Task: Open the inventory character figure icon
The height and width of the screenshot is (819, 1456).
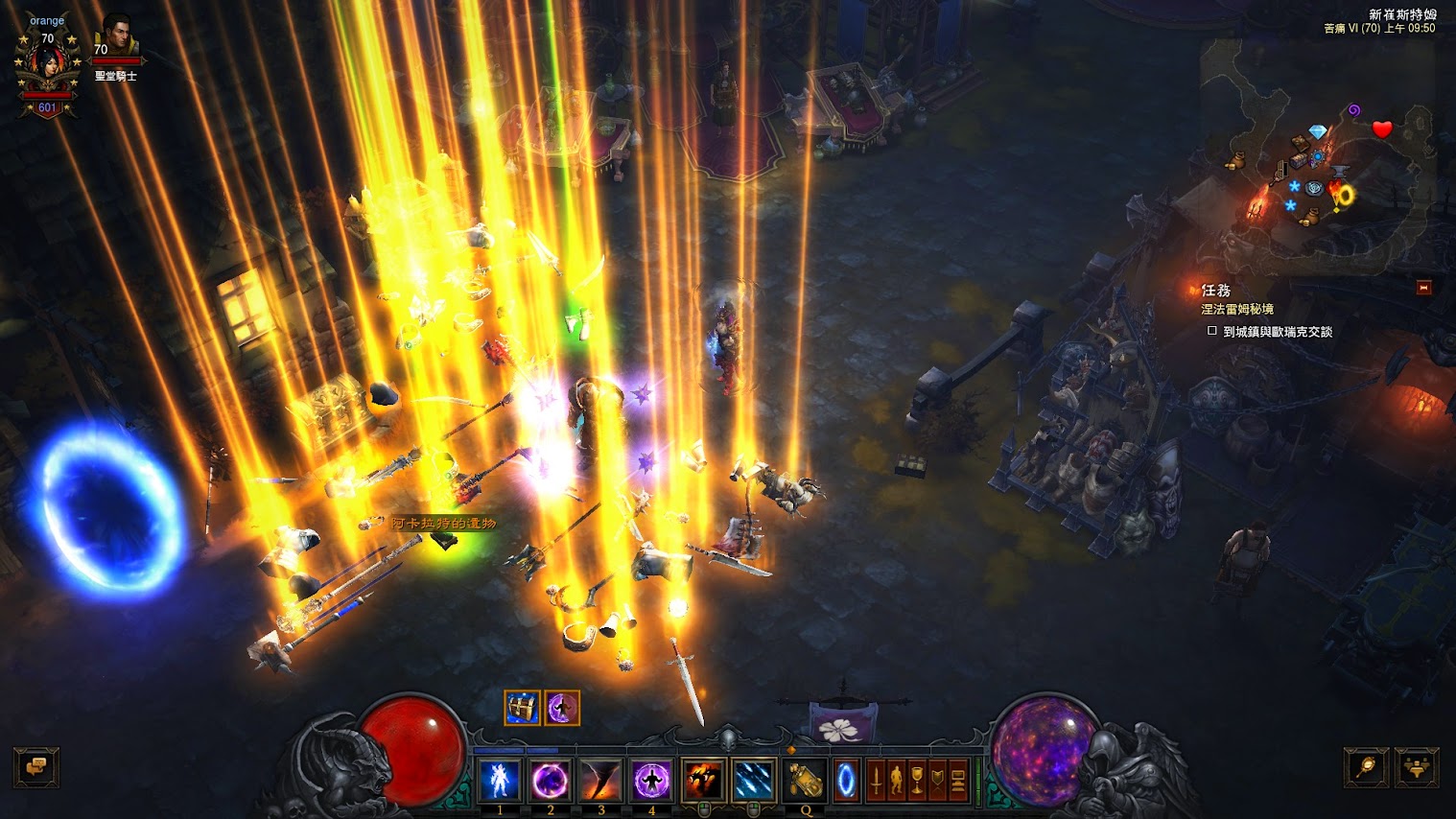Action: [896, 780]
